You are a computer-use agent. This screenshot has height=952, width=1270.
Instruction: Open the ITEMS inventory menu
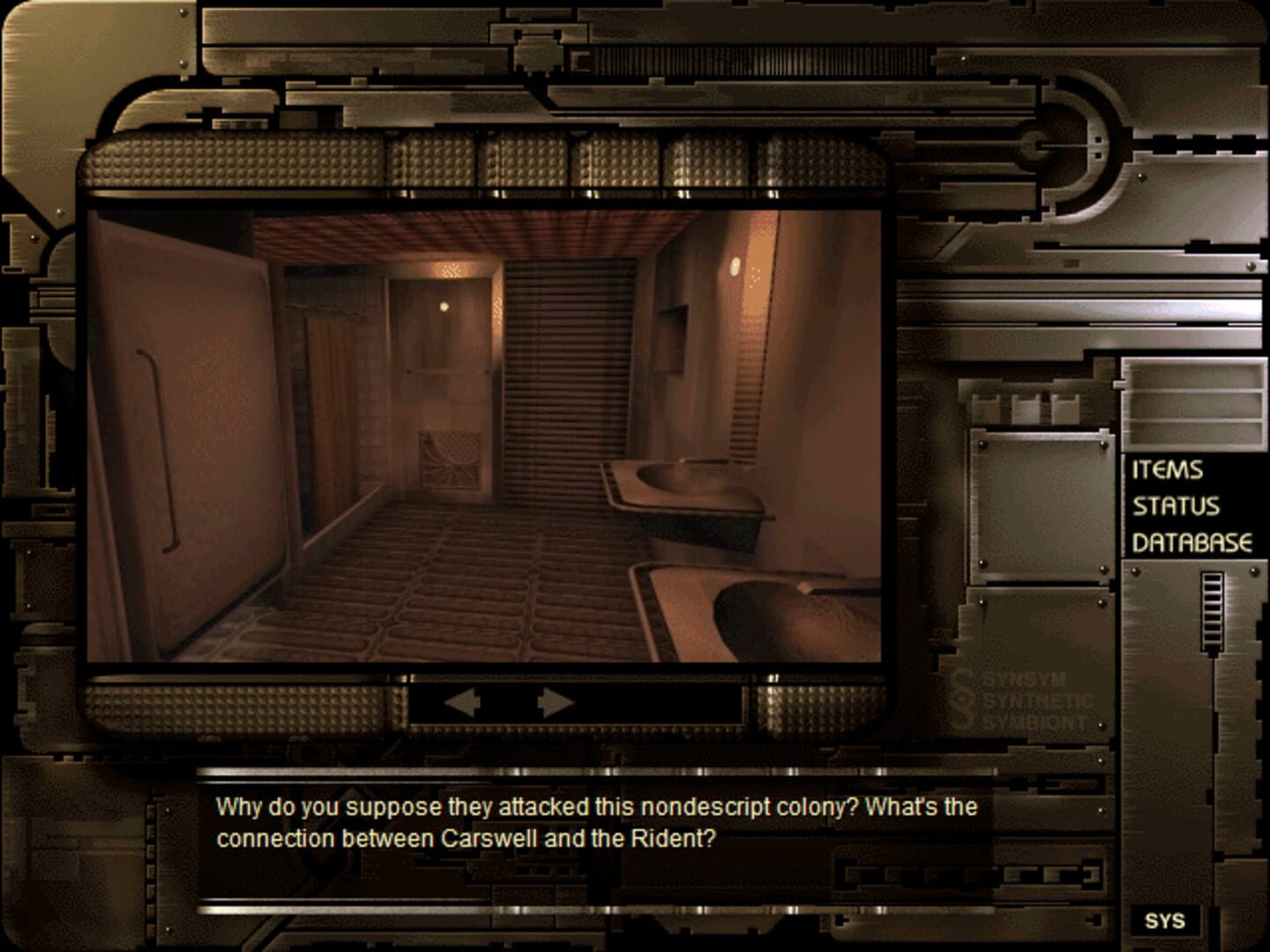click(x=1166, y=470)
